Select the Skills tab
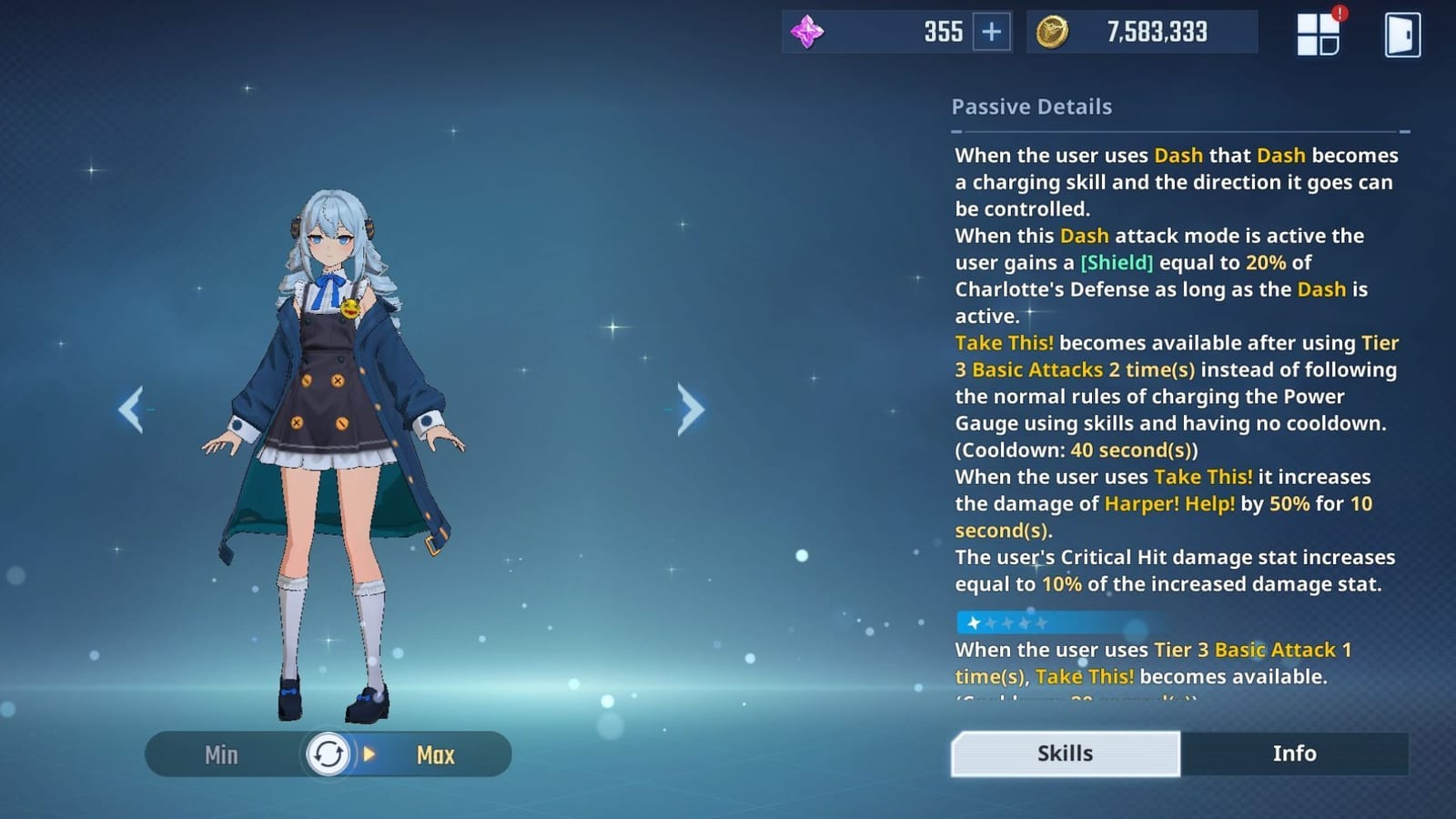 click(x=1064, y=753)
